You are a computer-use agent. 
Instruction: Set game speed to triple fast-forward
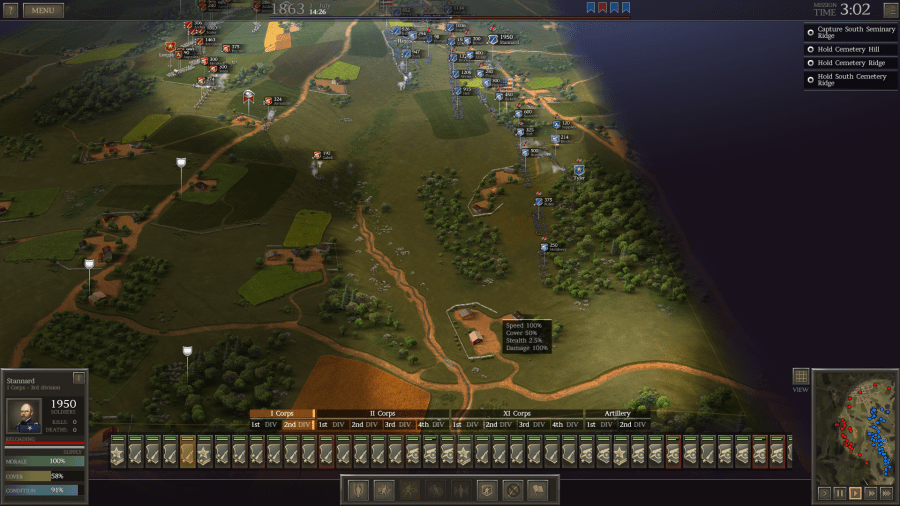point(886,493)
